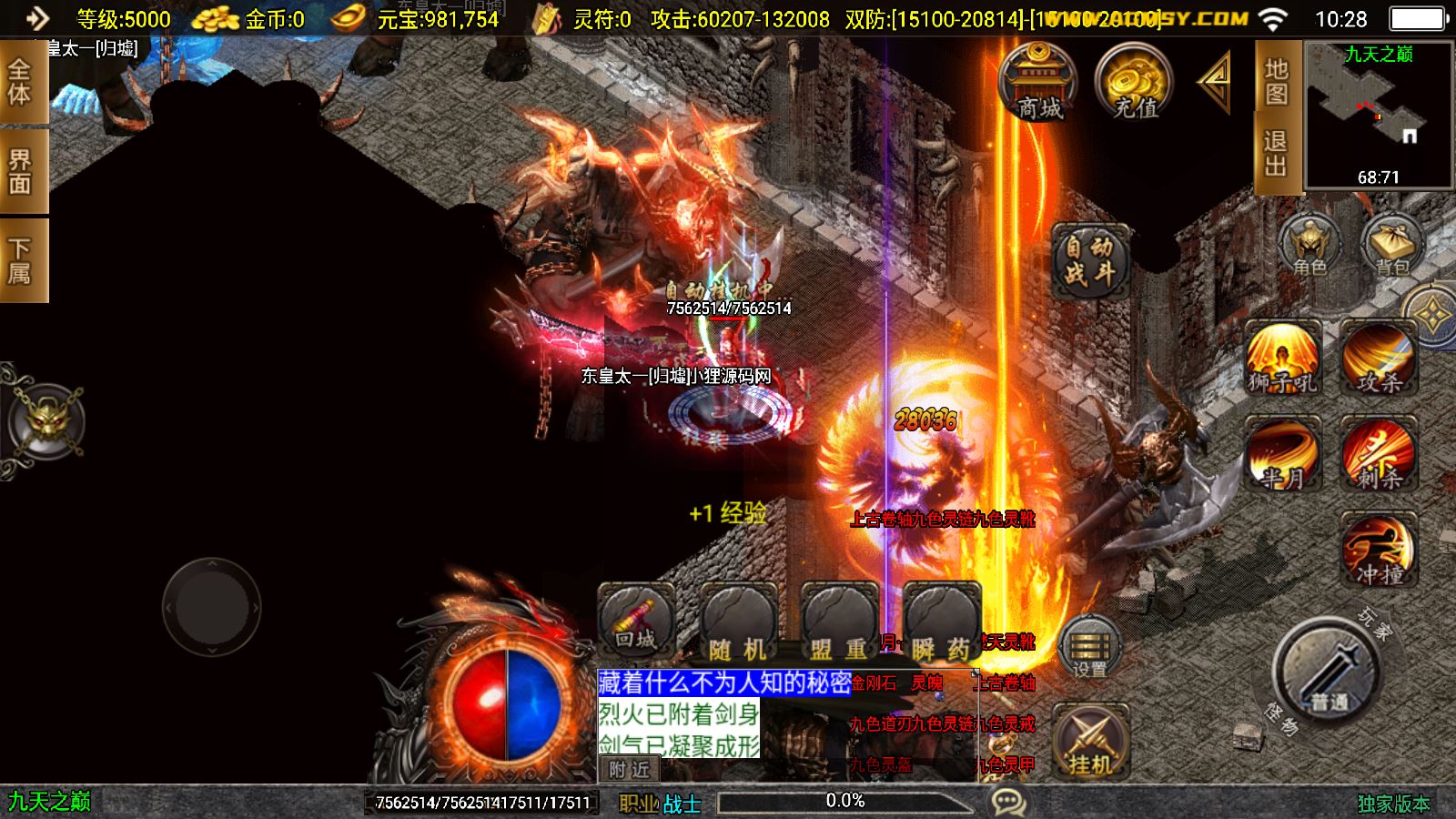Click the 九天之巅 minimap

coord(1379,115)
